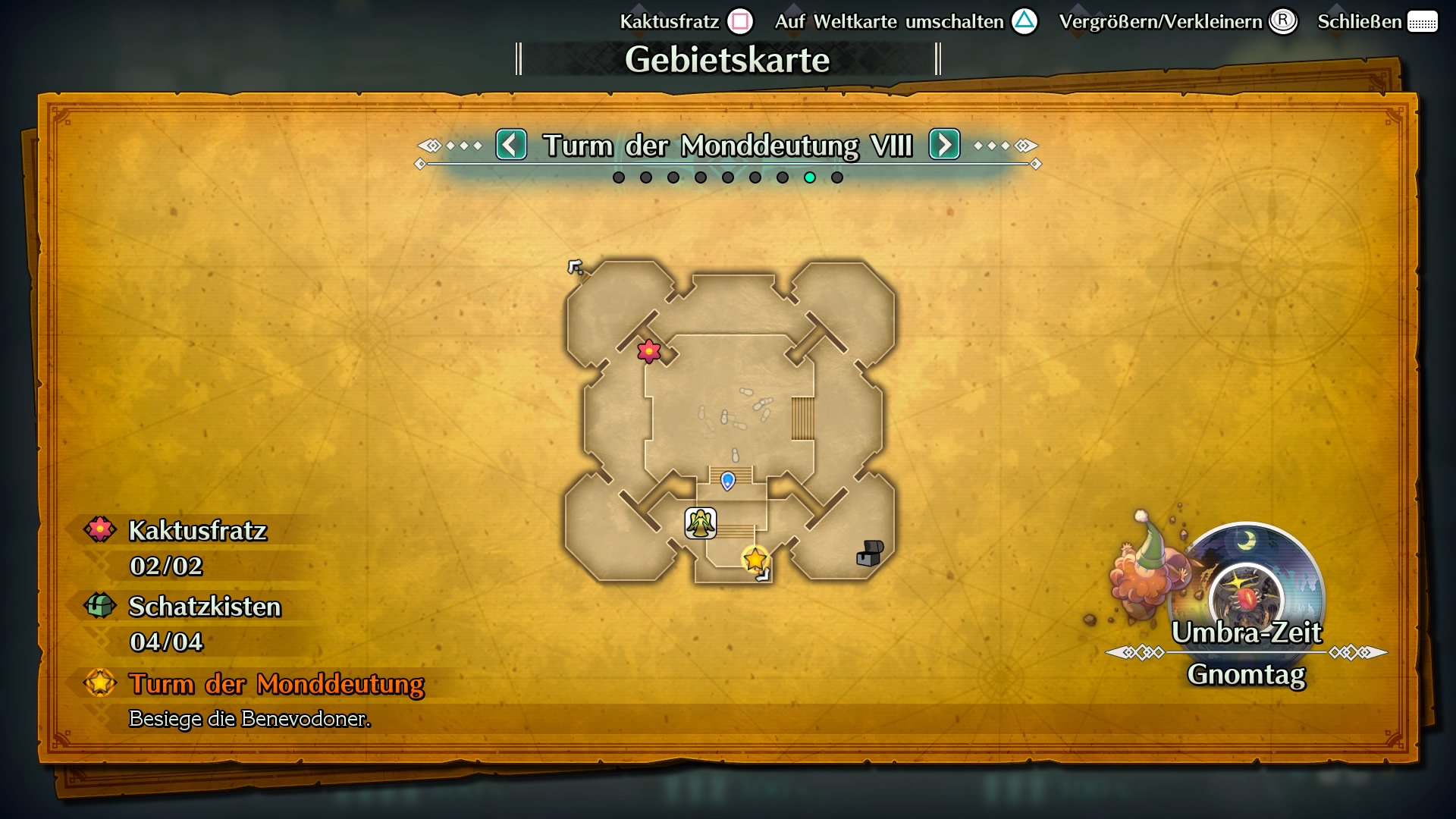This screenshot has height=819, width=1456.
Task: Select the Schatzkisten chest icon in the legend
Action: (x=99, y=606)
